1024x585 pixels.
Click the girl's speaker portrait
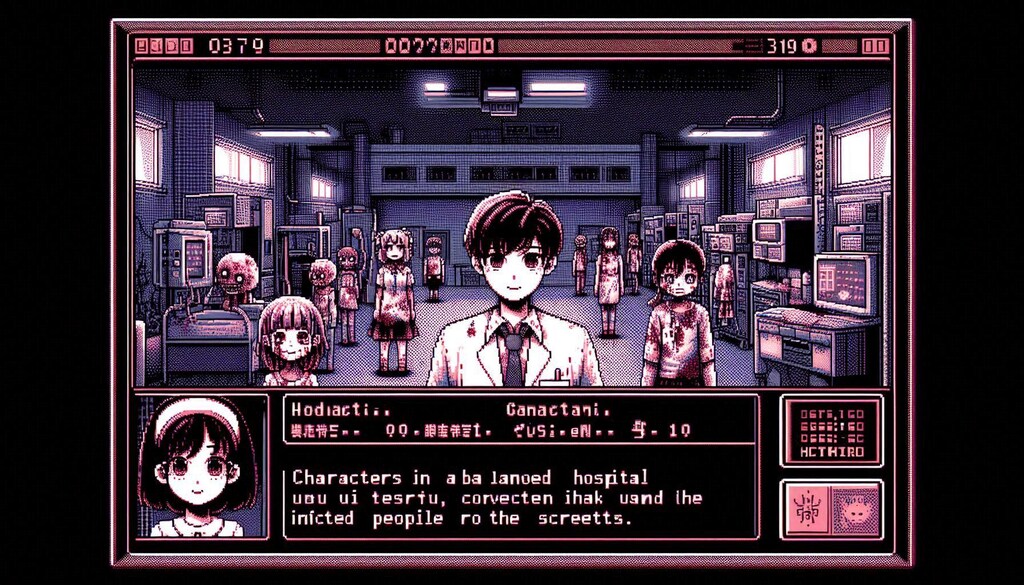point(198,467)
